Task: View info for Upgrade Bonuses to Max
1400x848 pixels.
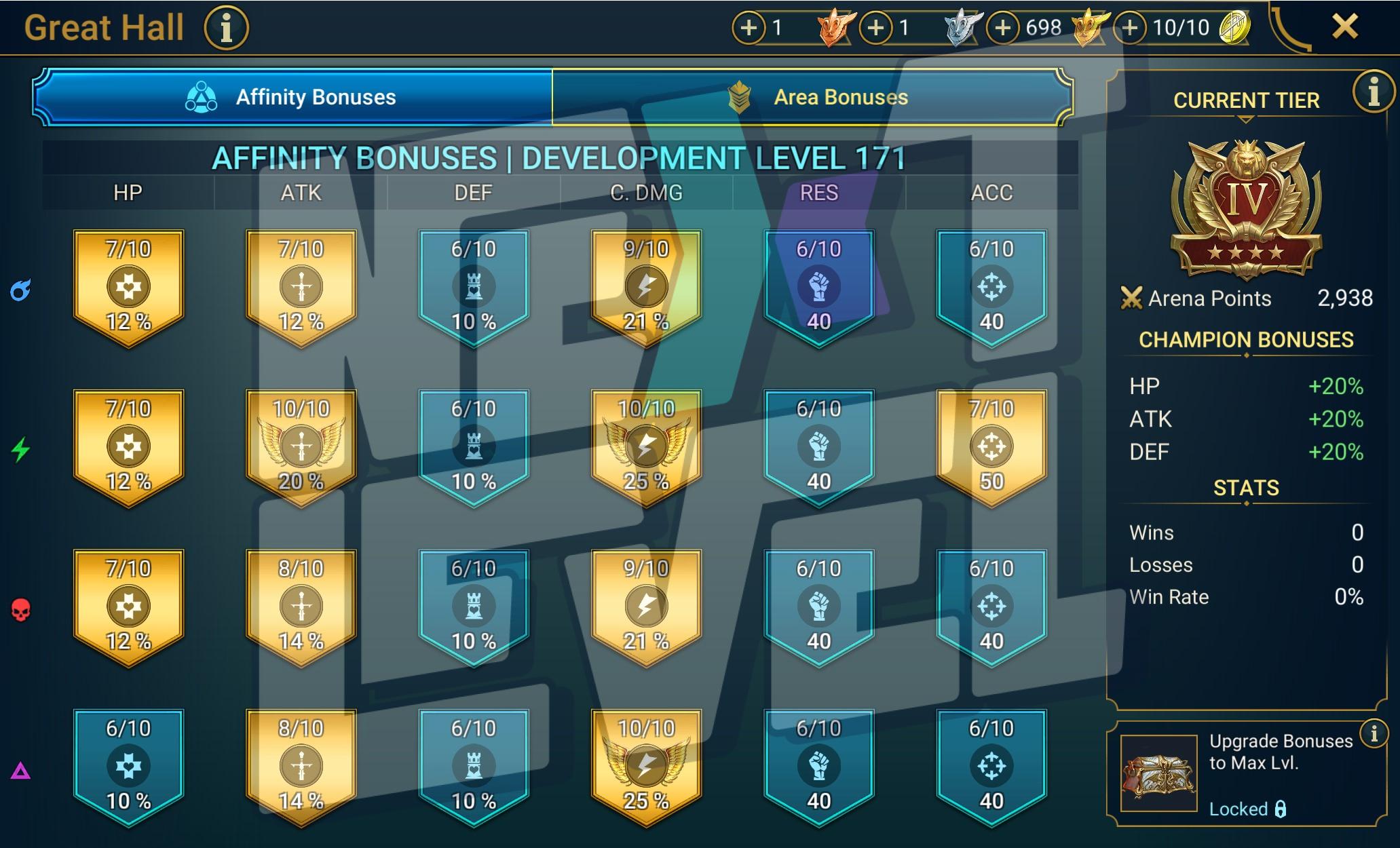Action: (1374, 733)
